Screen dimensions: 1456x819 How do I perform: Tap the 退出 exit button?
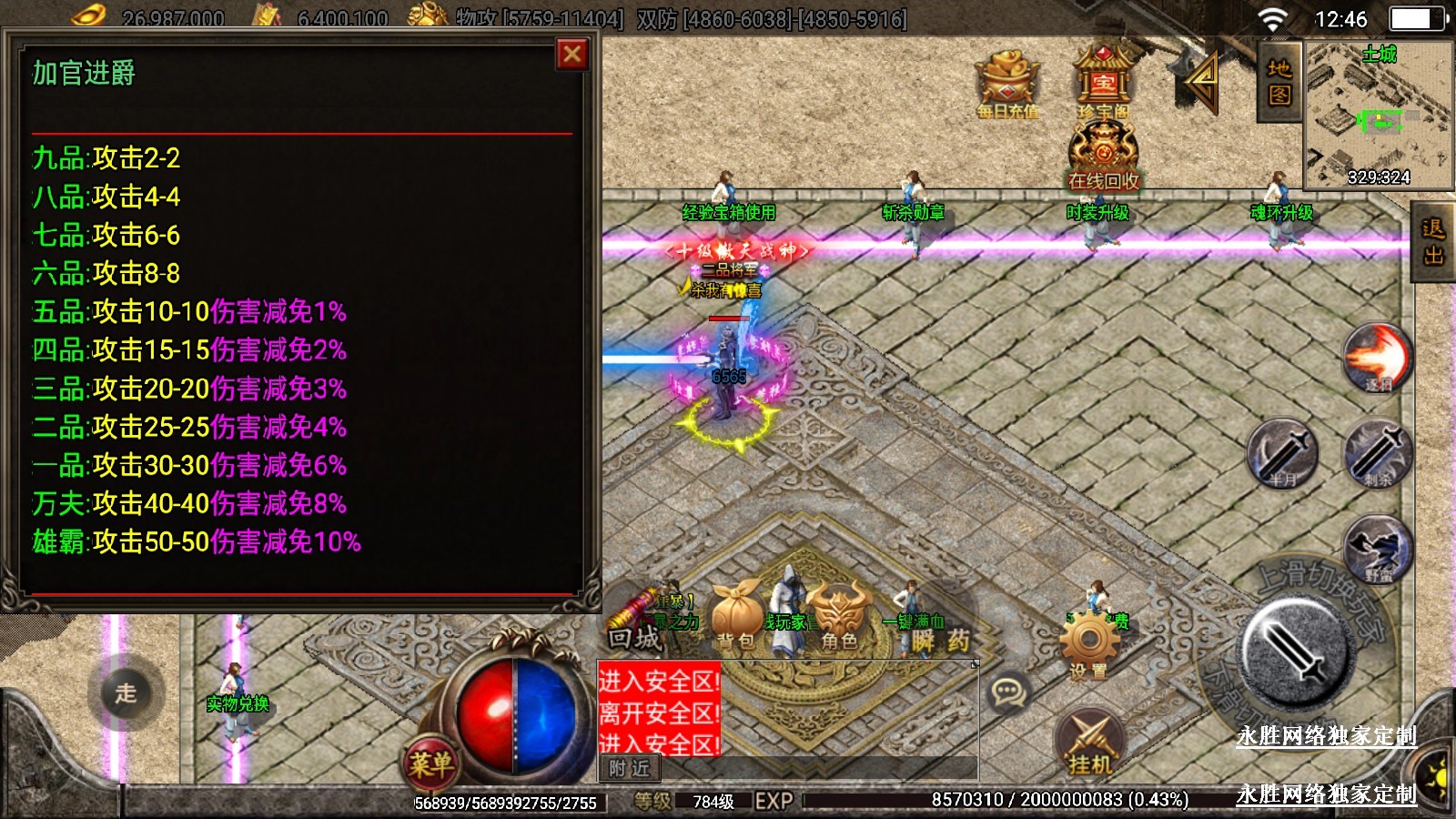(1434, 242)
